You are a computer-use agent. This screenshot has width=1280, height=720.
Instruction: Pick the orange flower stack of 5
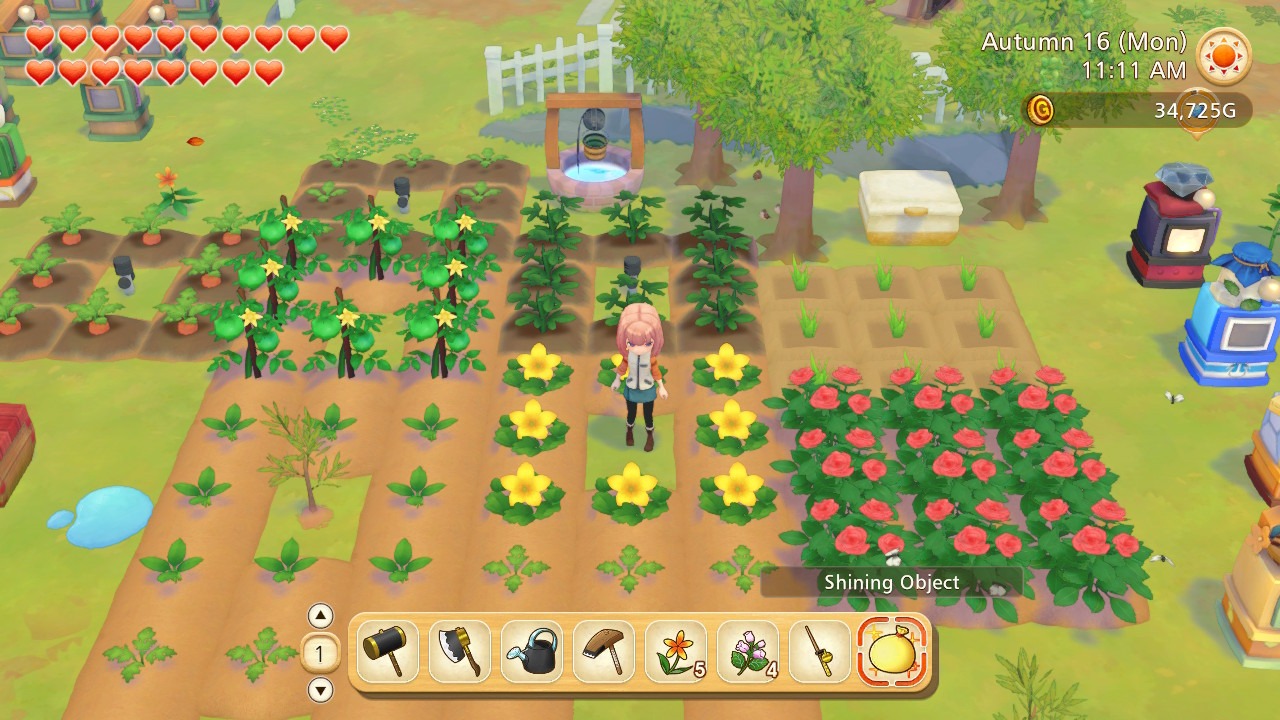[676, 652]
